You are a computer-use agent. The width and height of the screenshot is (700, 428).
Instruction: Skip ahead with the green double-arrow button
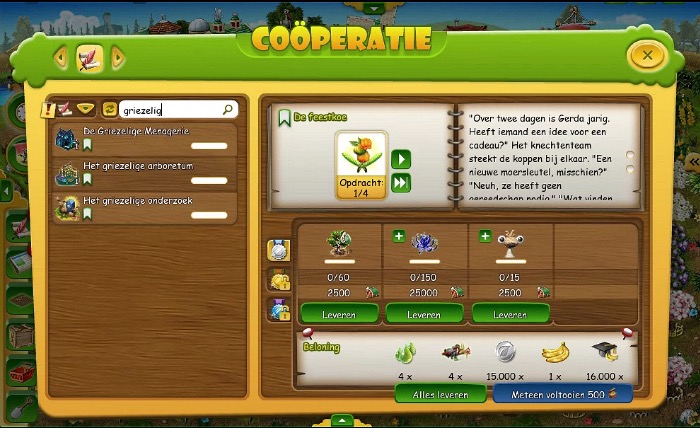400,182
